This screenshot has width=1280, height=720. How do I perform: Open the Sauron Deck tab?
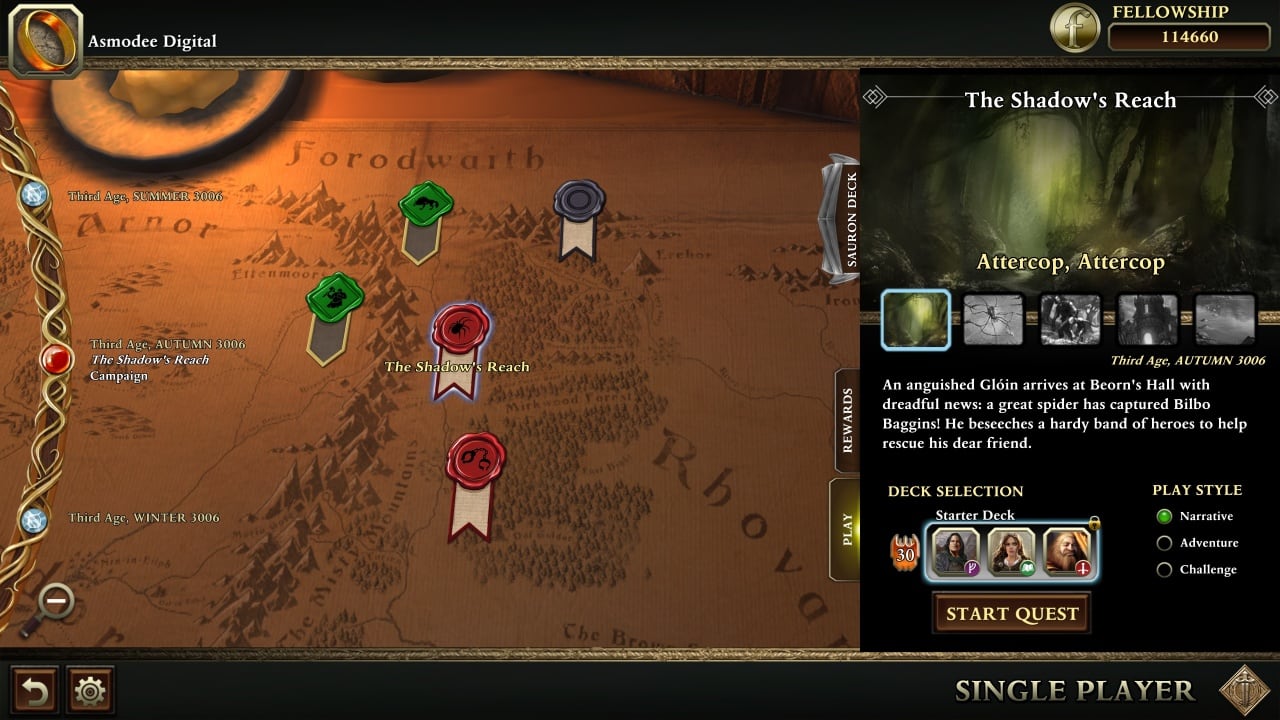[848, 219]
